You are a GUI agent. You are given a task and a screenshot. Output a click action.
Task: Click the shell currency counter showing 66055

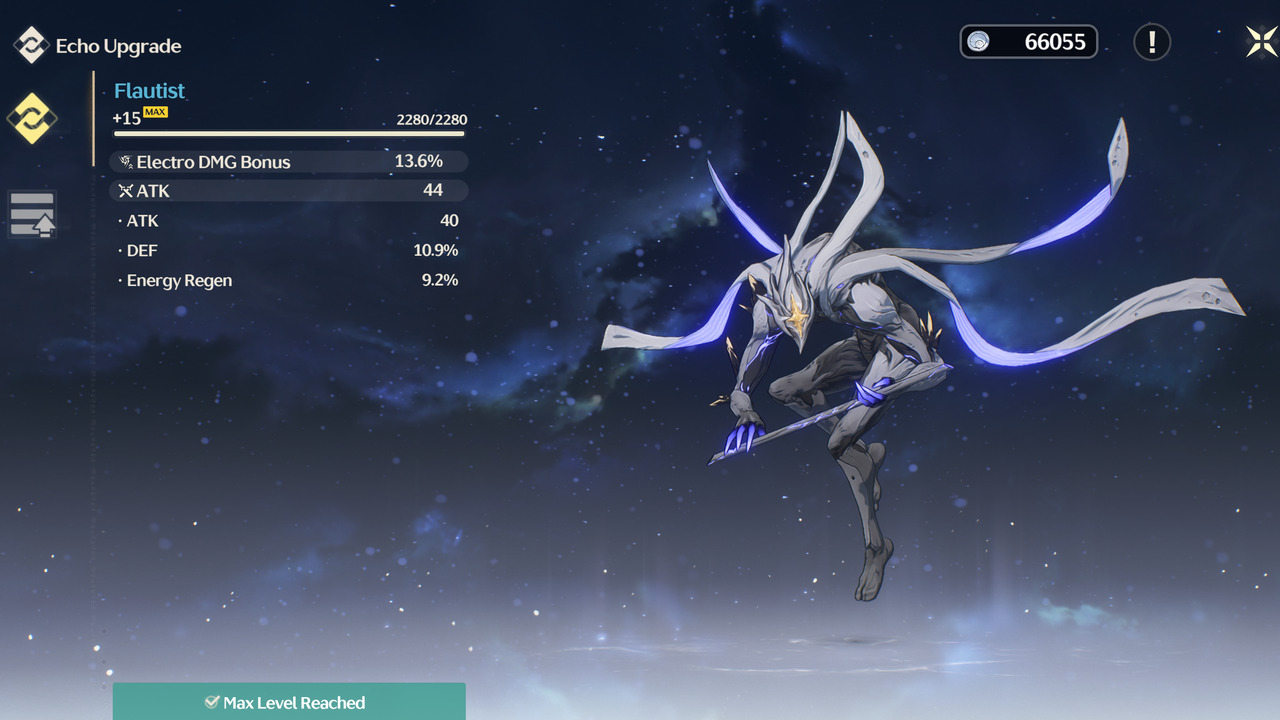point(1029,42)
